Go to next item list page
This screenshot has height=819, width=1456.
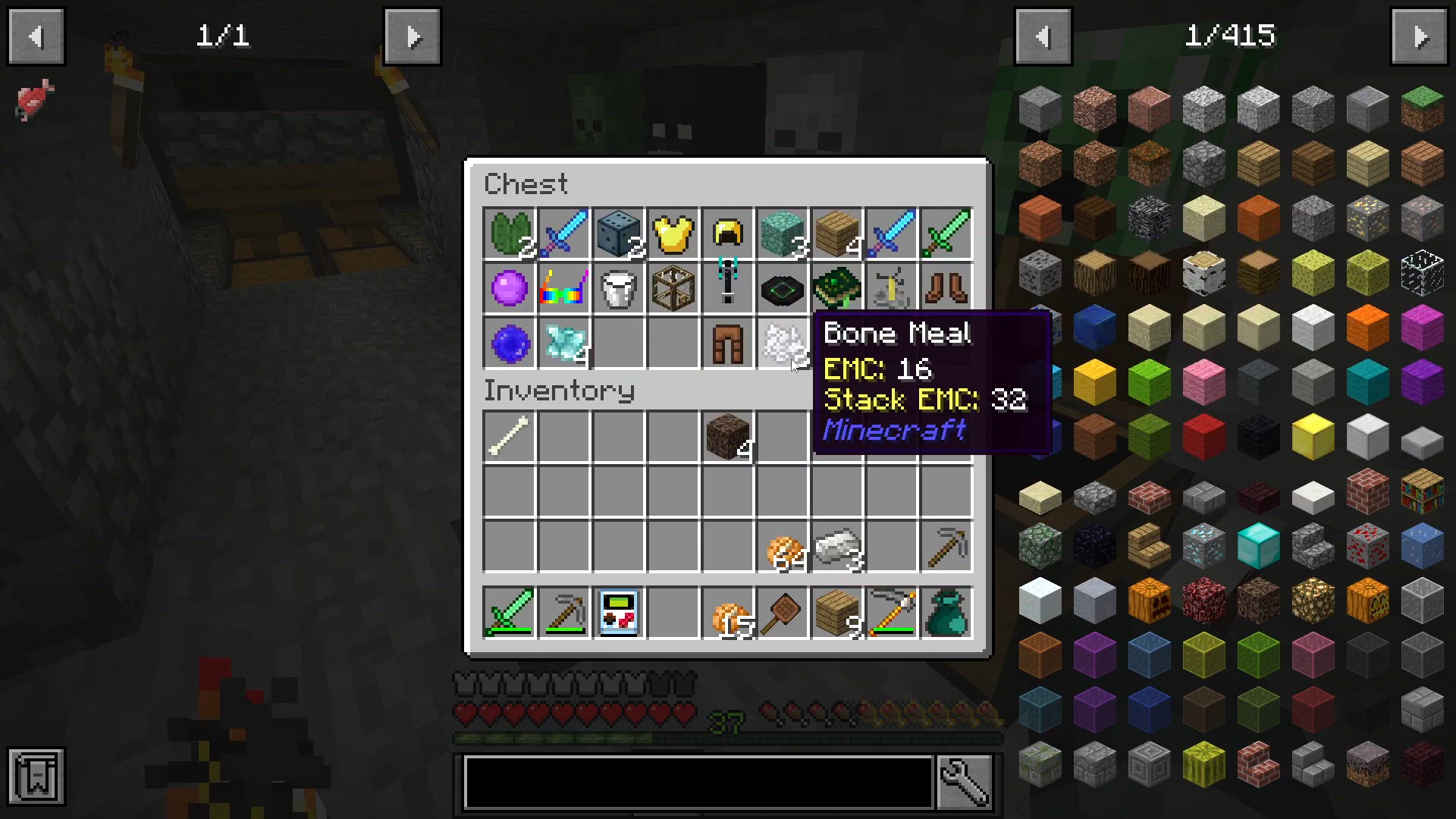pyautogui.click(x=1420, y=36)
